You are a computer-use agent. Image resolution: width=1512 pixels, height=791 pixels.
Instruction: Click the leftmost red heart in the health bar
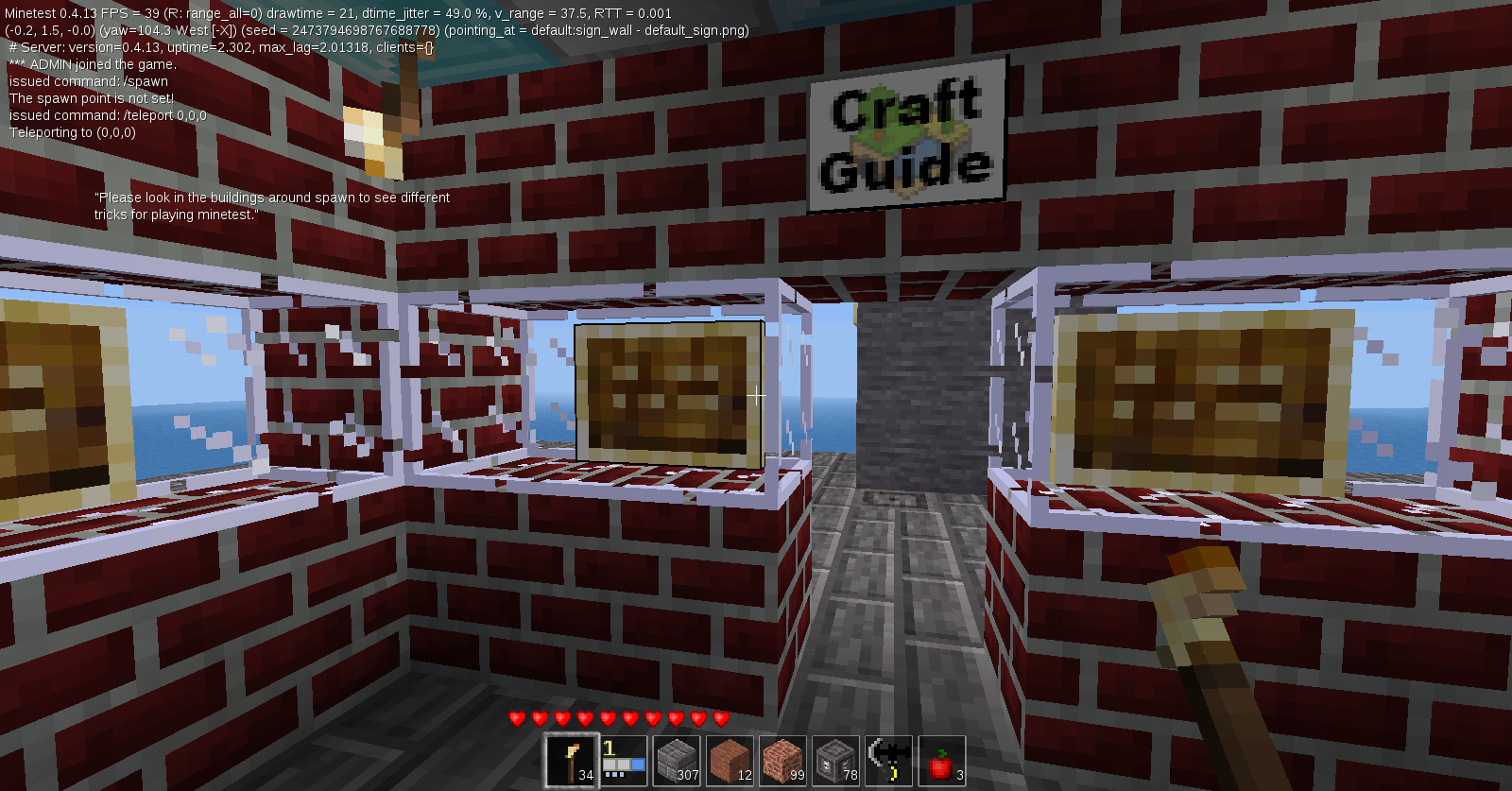(516, 717)
